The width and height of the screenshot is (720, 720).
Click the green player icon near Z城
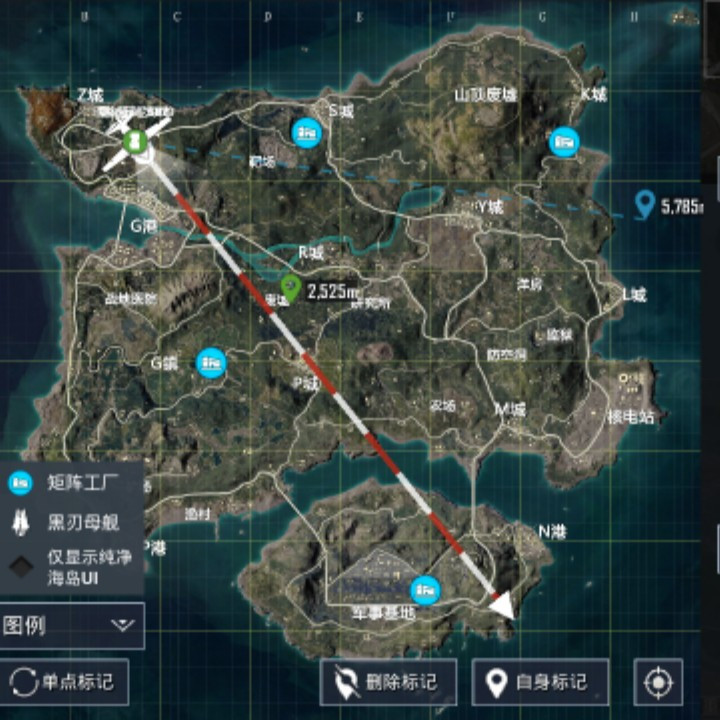(x=135, y=138)
